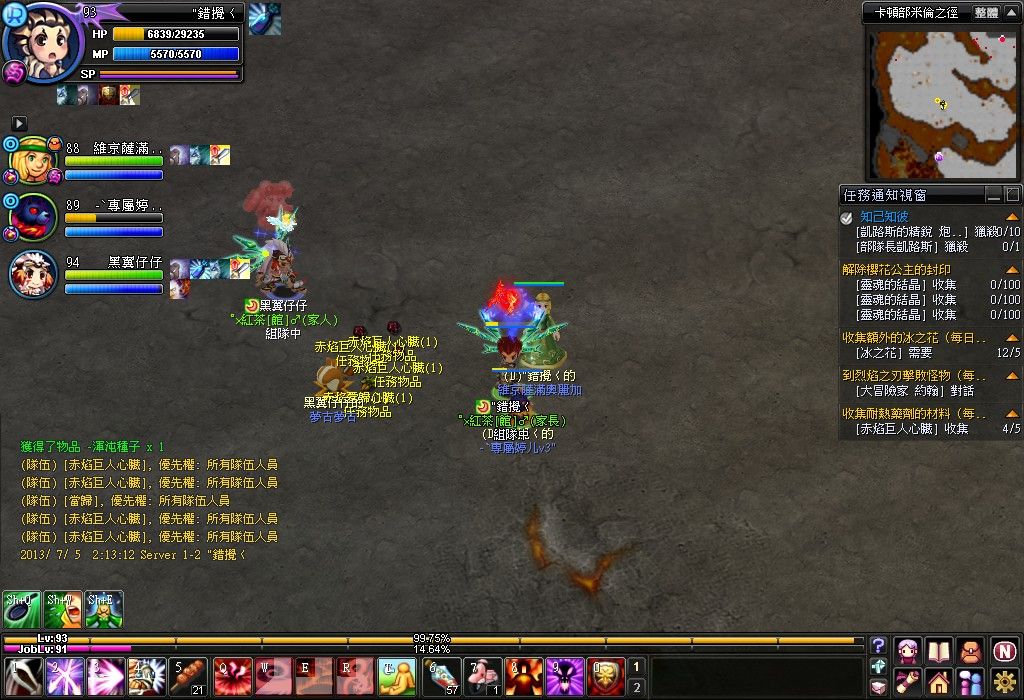The width and height of the screenshot is (1024, 700).
Task: Open the two-people social icon
Action: [970, 682]
